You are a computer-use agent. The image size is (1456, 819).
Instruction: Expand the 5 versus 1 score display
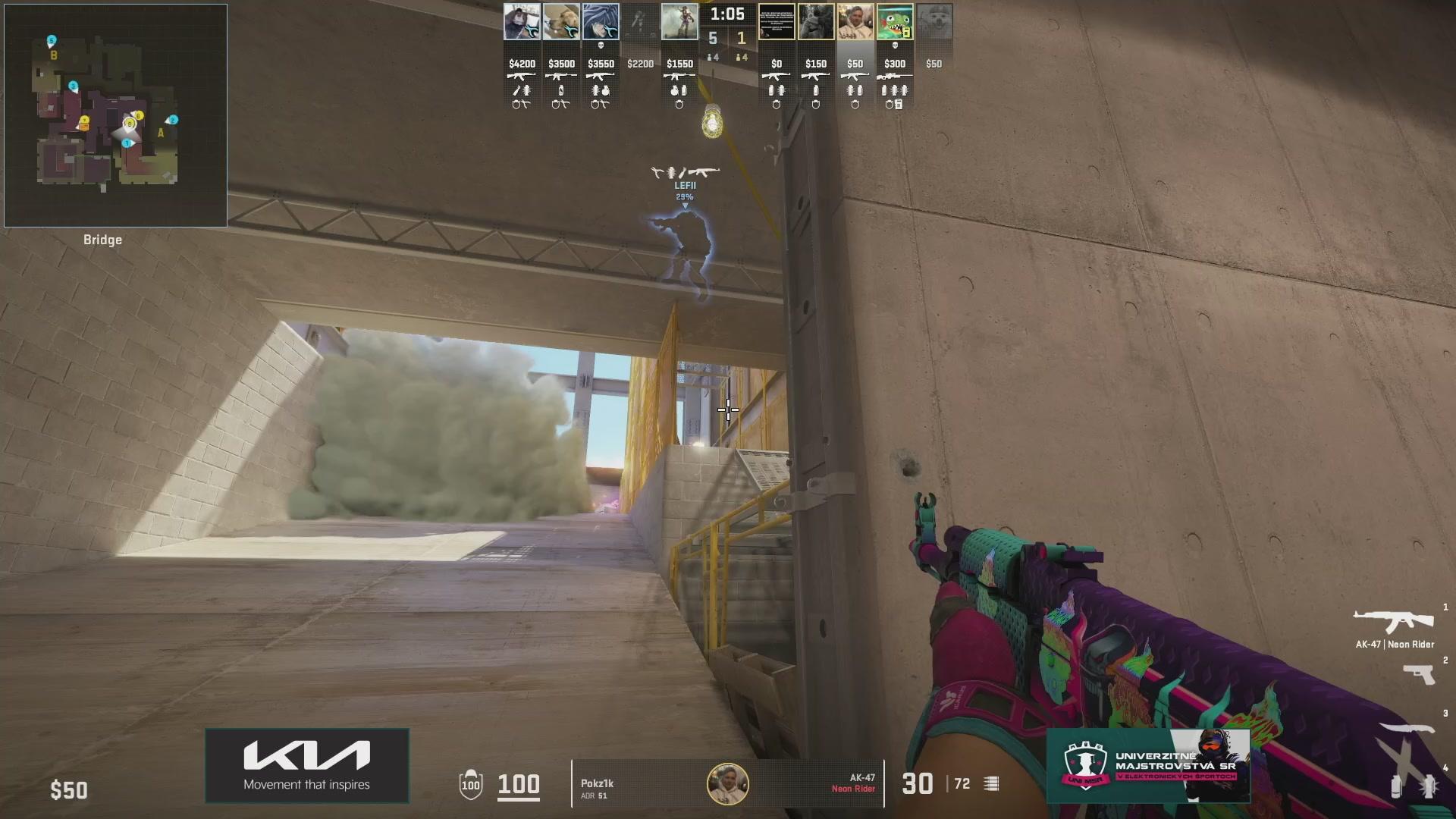[x=727, y=38]
